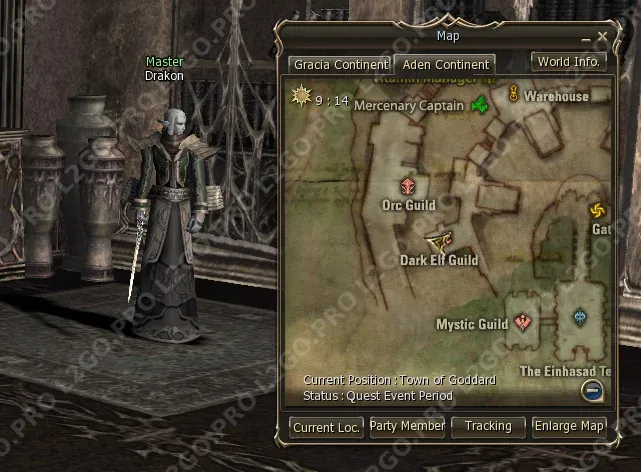Show Current Loc. on the map
The height and width of the screenshot is (472, 641).
tap(326, 427)
